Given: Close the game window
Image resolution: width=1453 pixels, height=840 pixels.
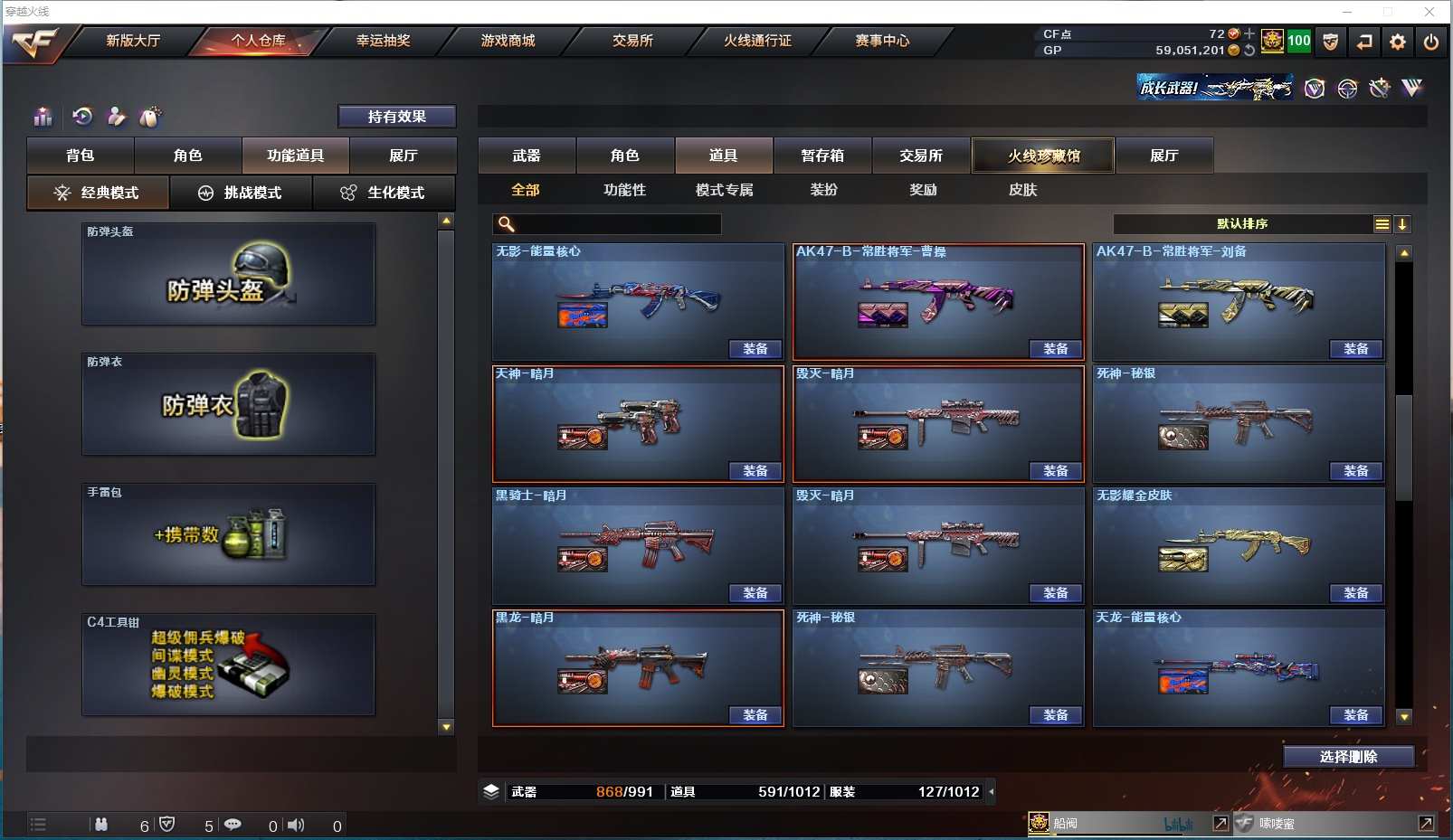Looking at the screenshot, I should (1429, 12).
